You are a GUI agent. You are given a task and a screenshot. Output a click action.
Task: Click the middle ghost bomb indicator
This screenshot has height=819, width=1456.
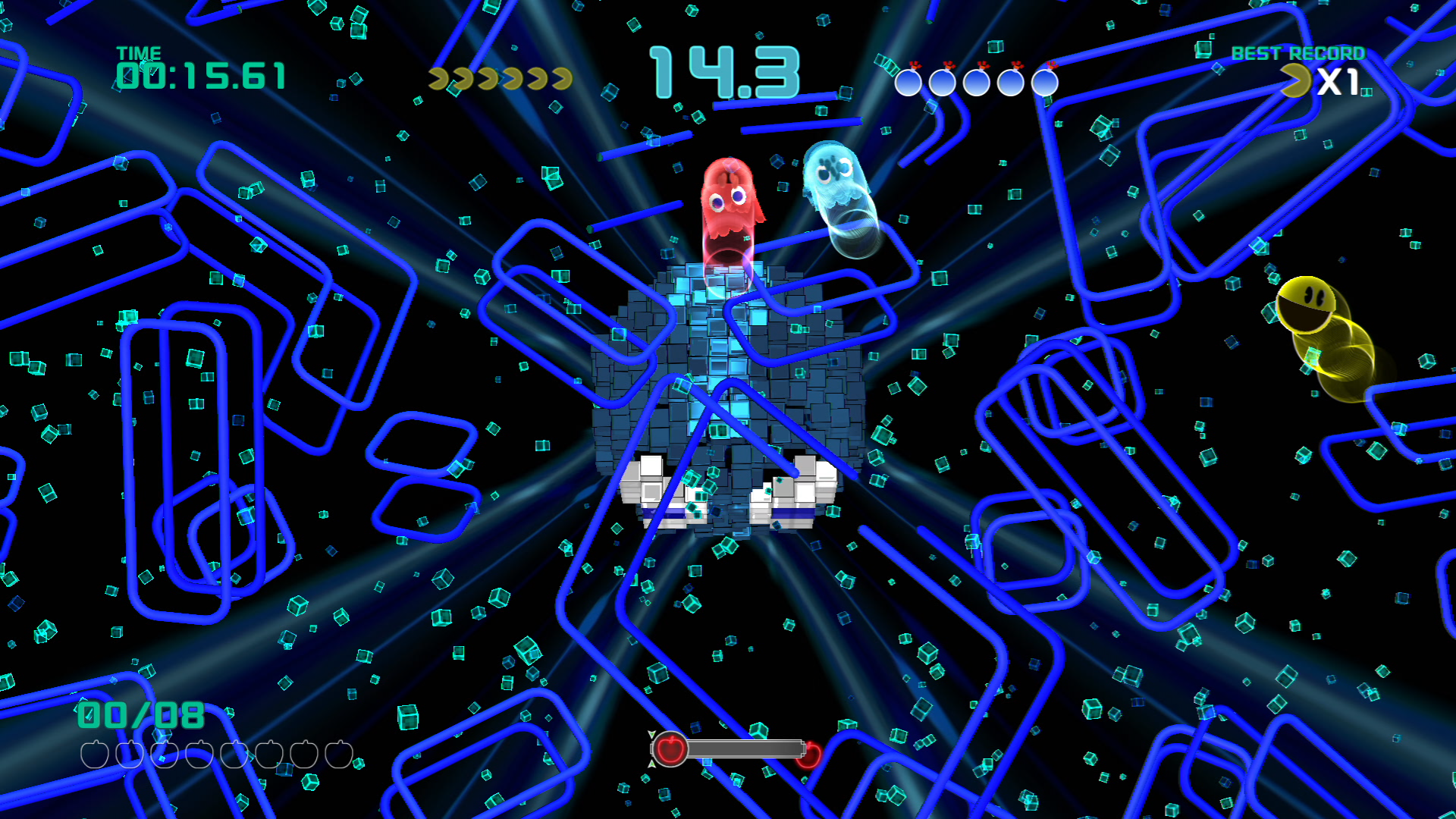(x=976, y=82)
